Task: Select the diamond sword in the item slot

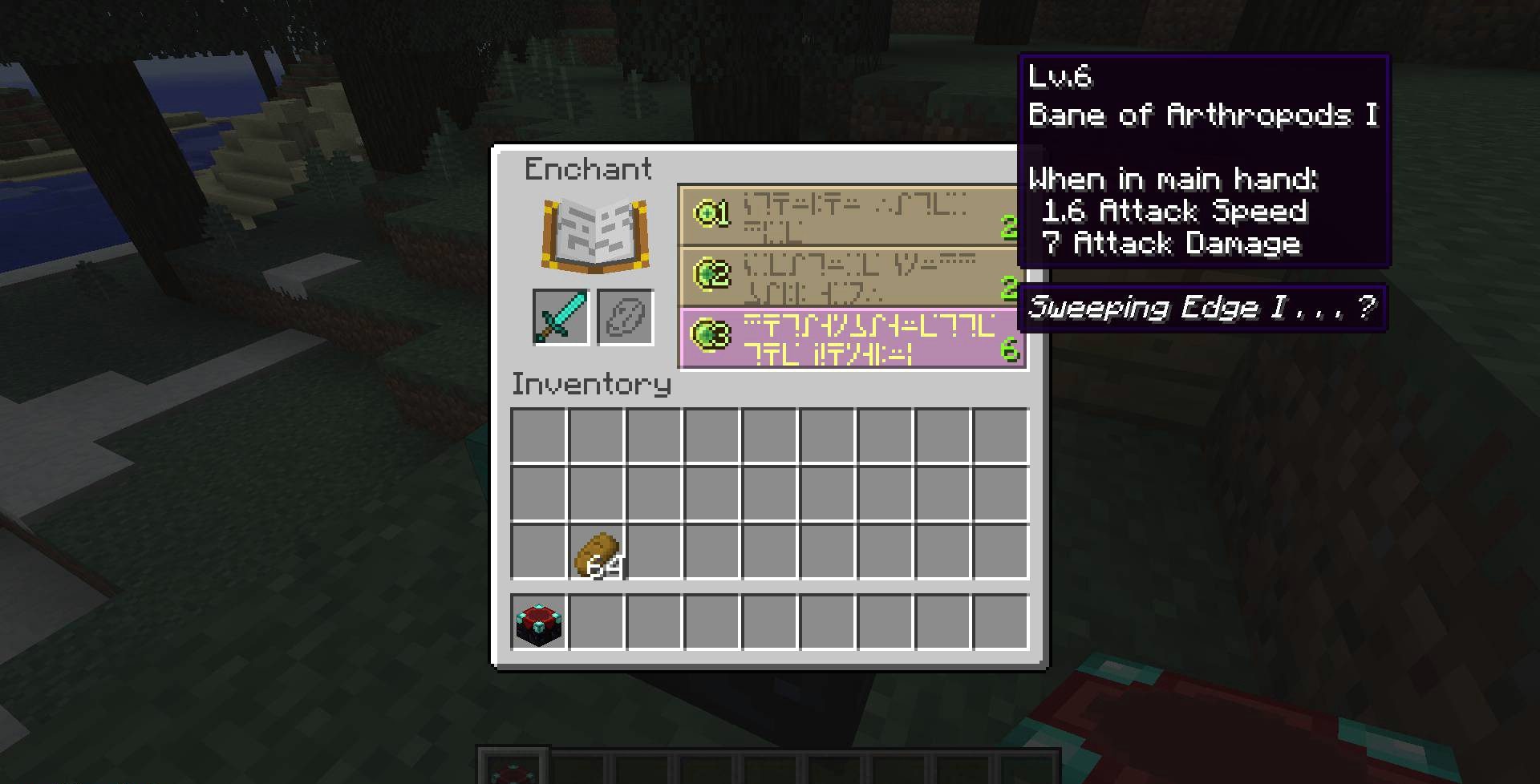Action: pos(559,317)
